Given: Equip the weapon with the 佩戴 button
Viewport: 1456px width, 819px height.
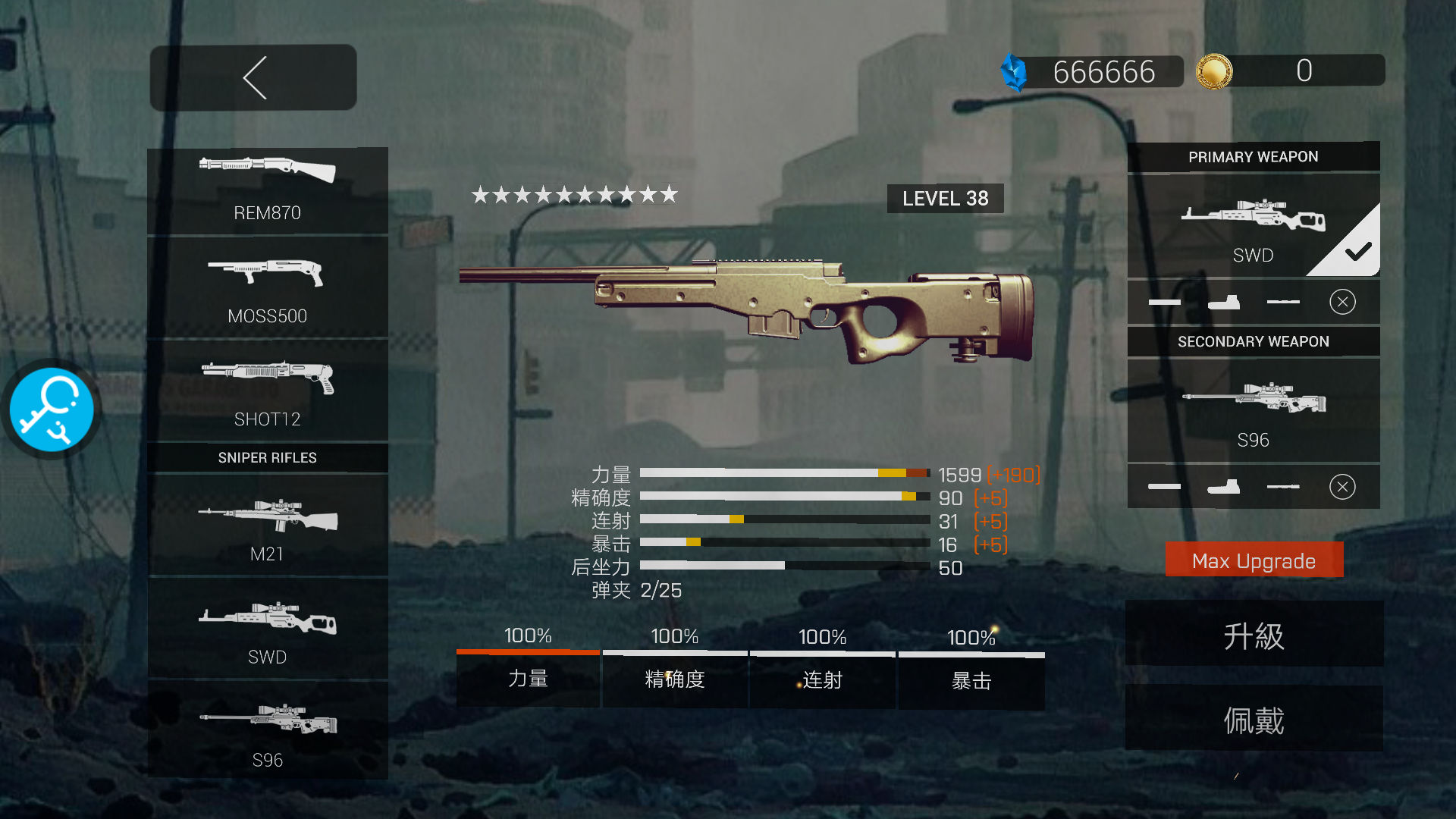Looking at the screenshot, I should click(x=1254, y=720).
